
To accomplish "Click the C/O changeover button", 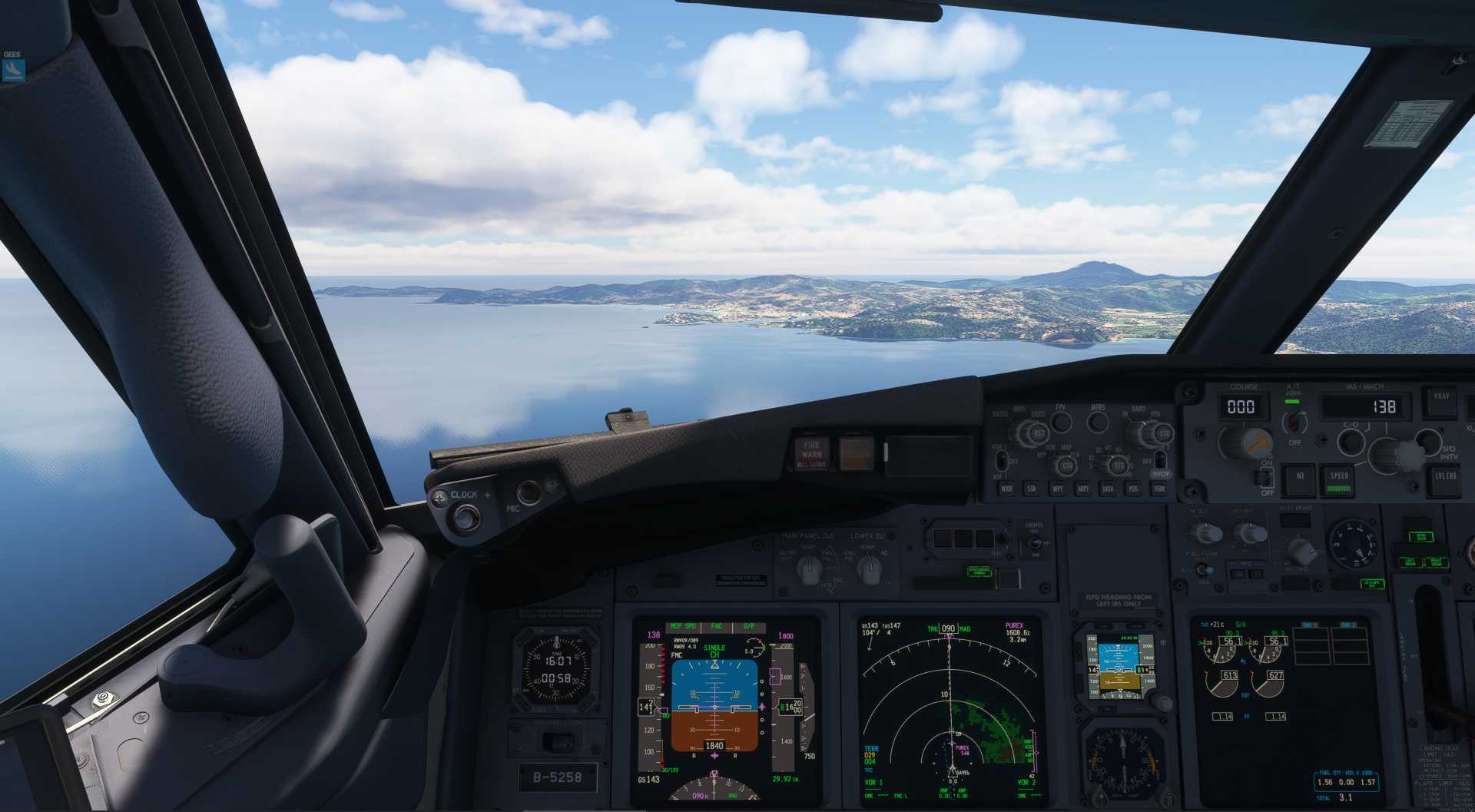I will [1351, 441].
